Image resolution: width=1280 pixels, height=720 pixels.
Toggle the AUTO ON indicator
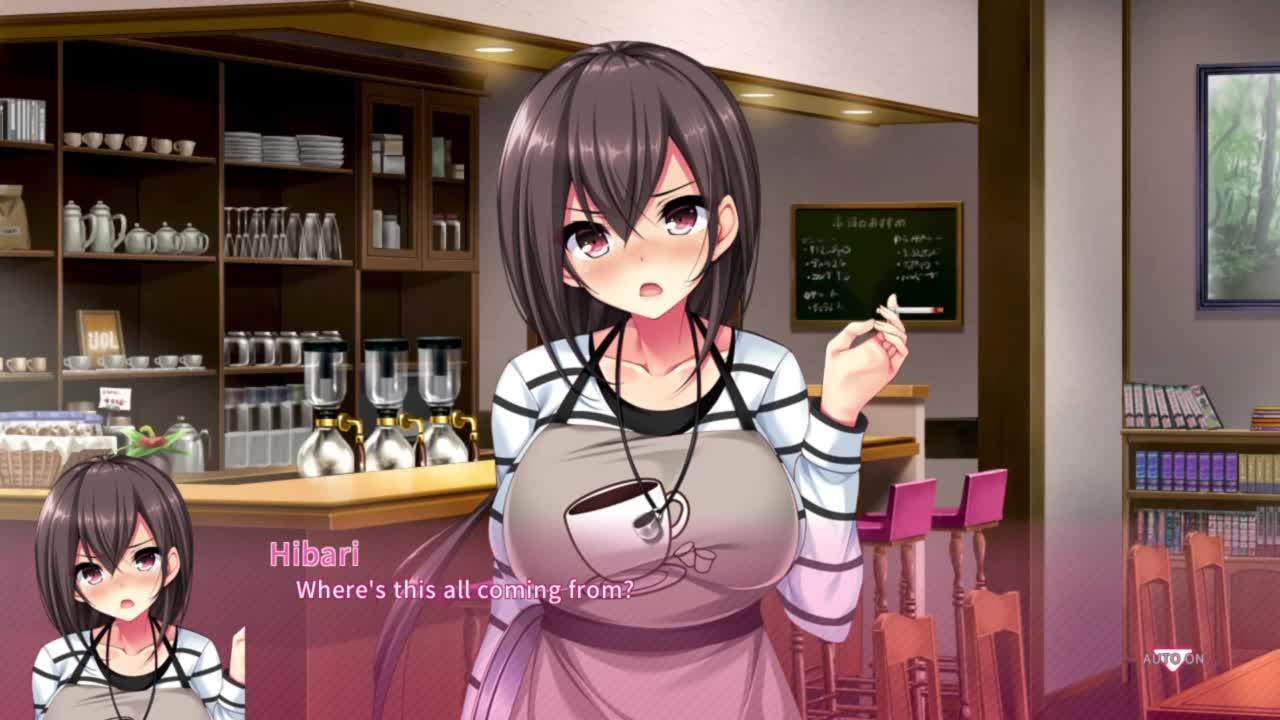[1174, 659]
